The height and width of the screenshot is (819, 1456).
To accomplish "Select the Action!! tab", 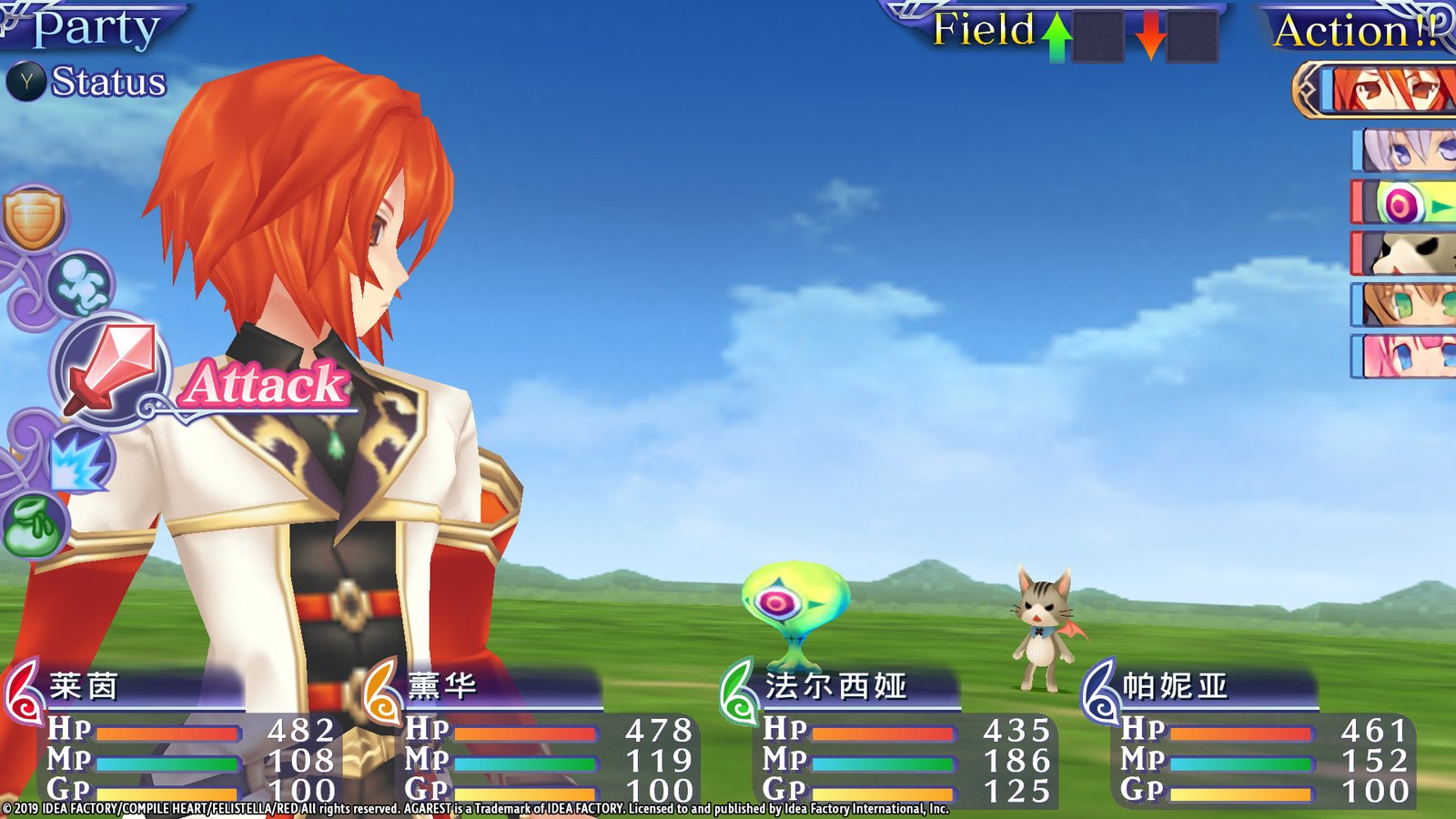I will coord(1356,32).
